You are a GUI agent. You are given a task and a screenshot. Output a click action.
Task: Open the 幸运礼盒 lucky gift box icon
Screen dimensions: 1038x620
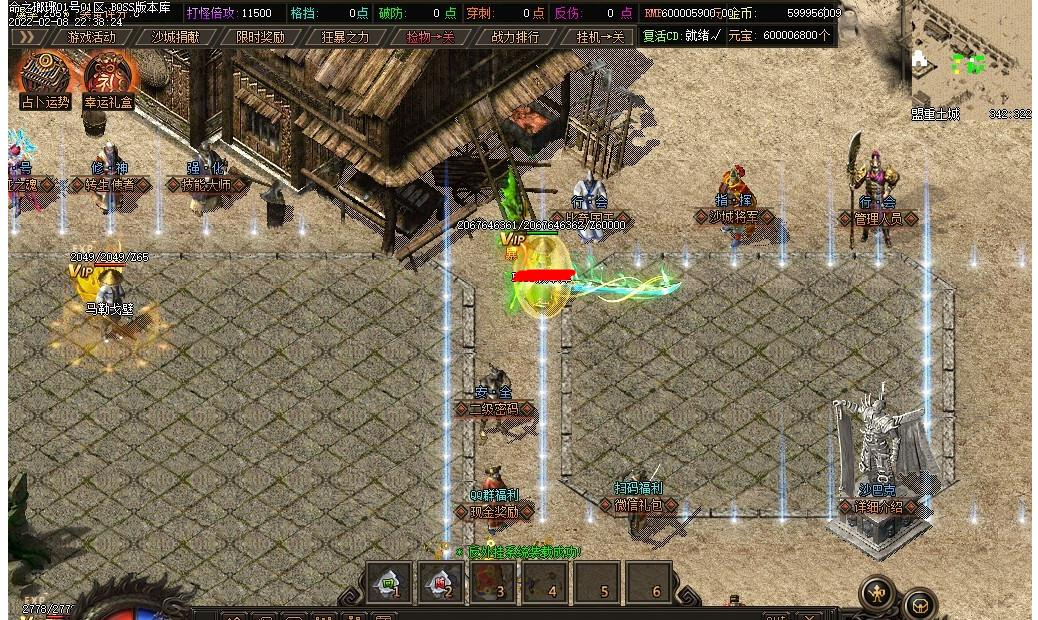coord(110,76)
